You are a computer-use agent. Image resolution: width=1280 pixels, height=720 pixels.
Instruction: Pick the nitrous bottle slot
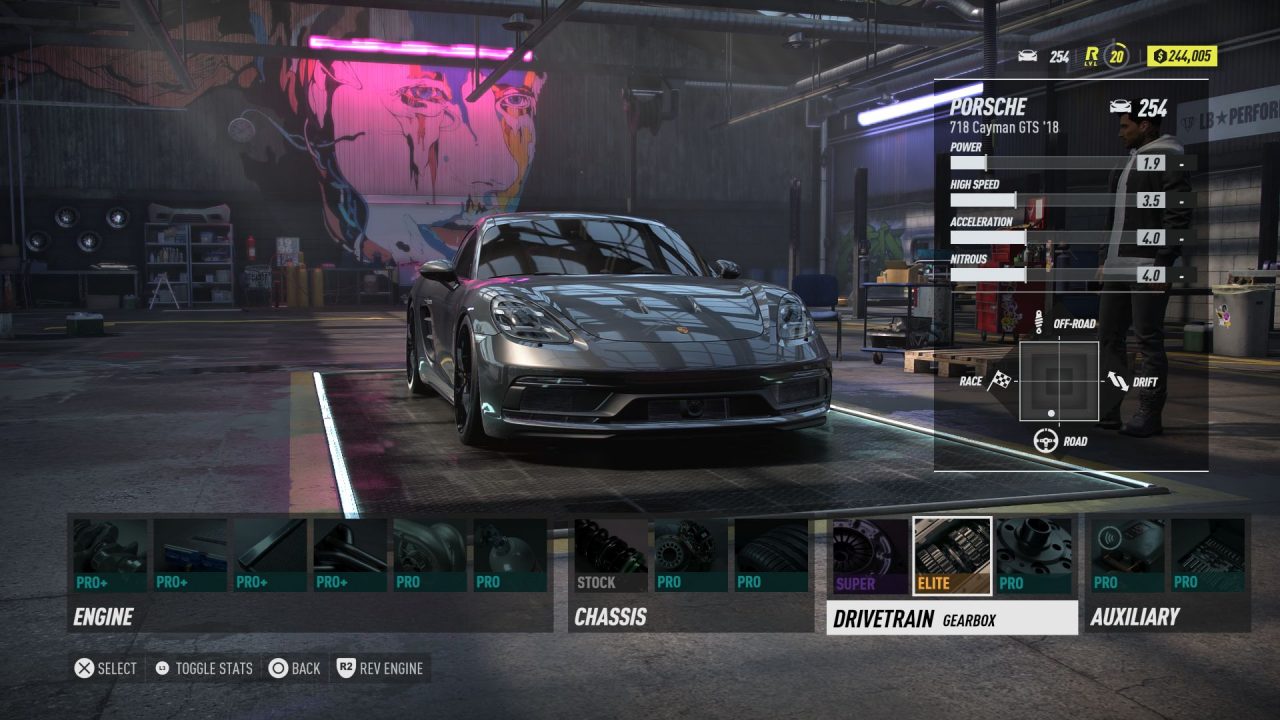510,555
